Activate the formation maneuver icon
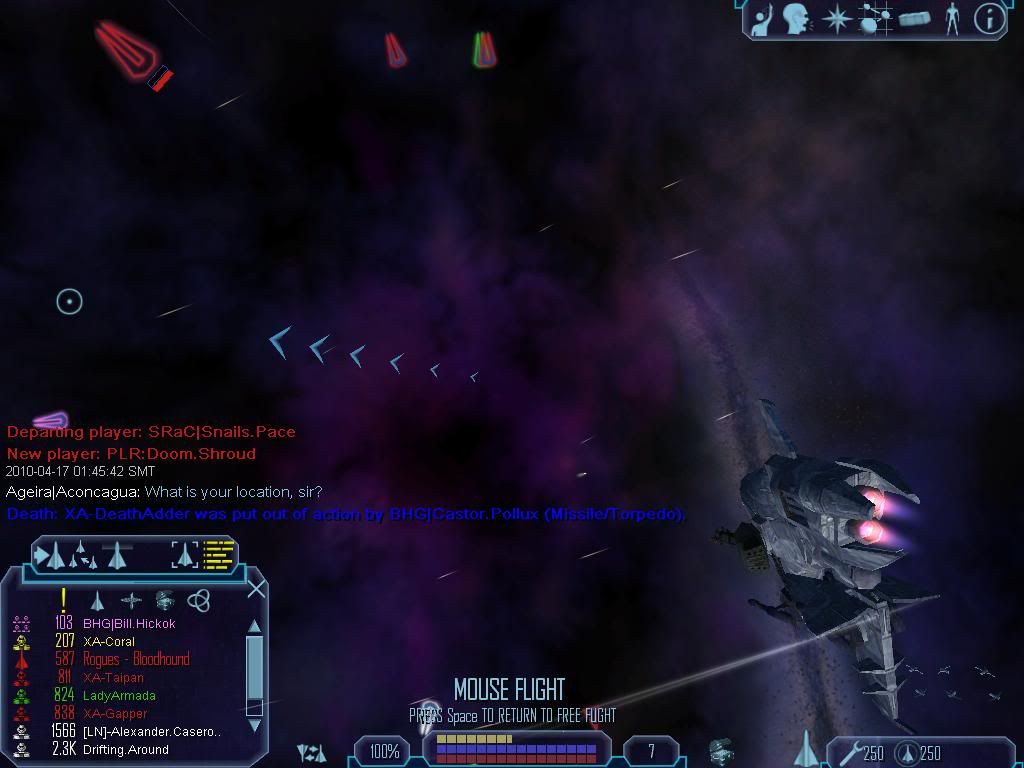The height and width of the screenshot is (768, 1024). [x=82, y=554]
